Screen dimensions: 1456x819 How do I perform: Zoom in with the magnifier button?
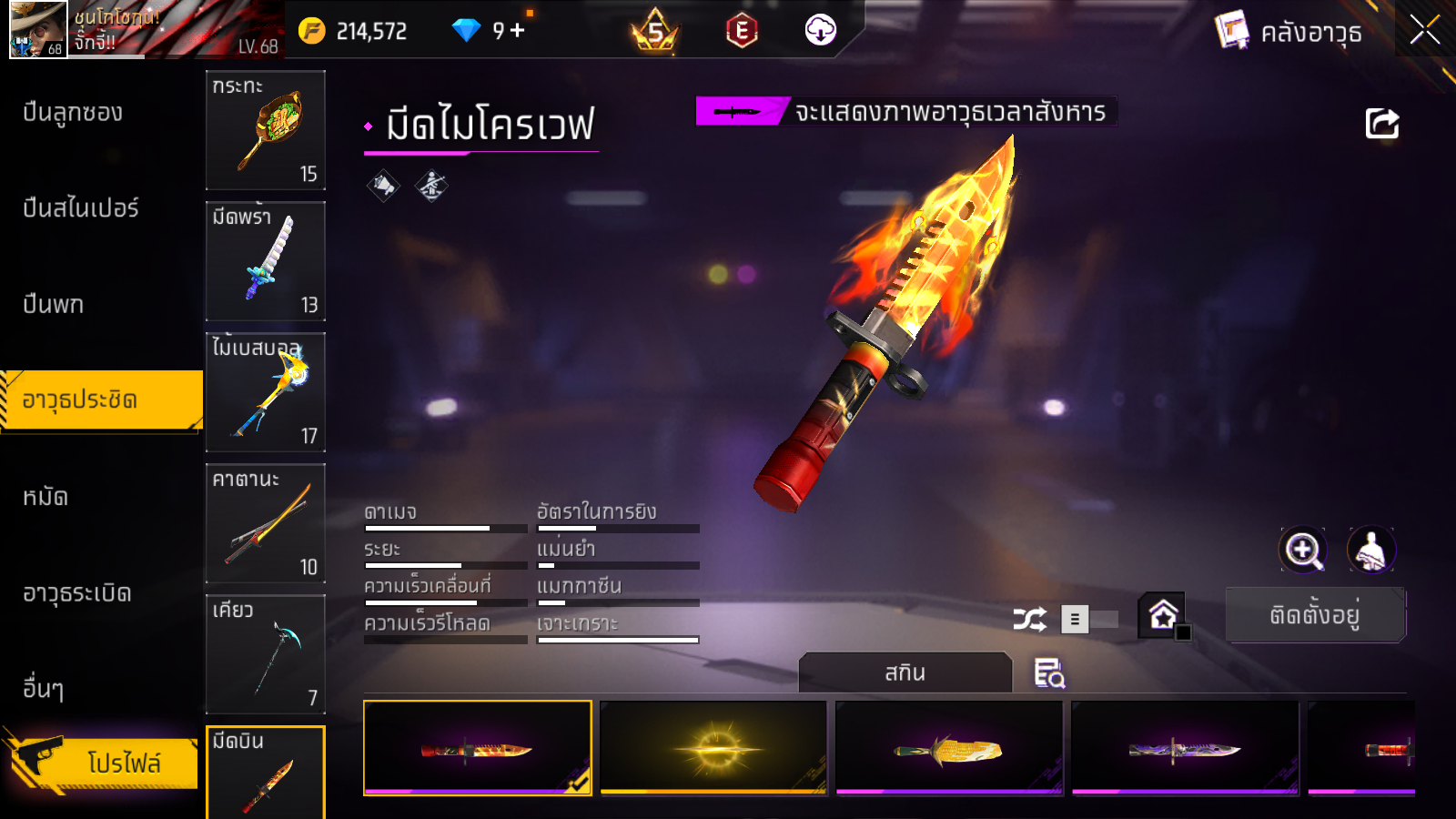coord(1302,550)
